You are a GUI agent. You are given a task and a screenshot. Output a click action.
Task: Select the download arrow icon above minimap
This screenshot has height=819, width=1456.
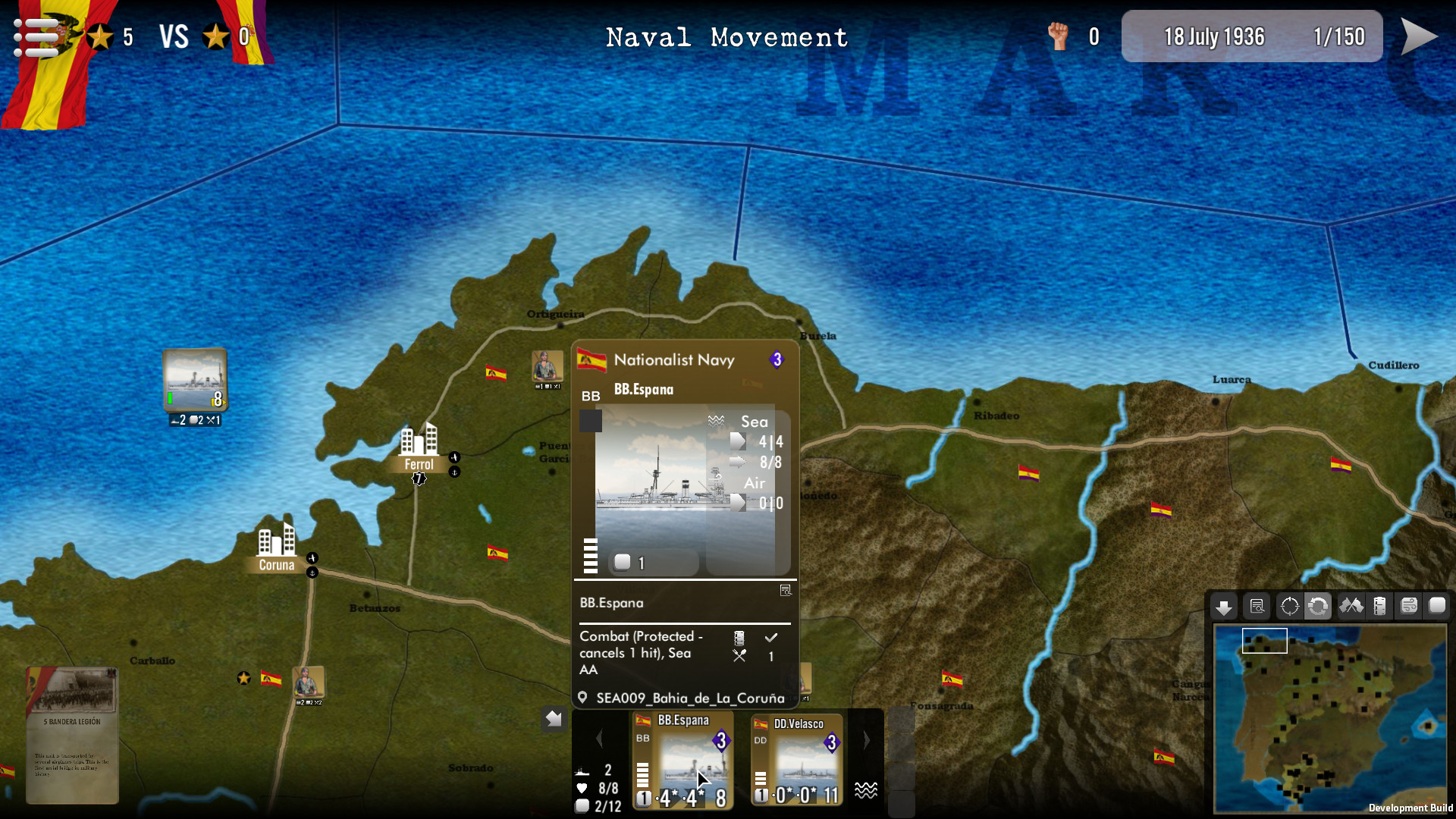click(x=1223, y=606)
